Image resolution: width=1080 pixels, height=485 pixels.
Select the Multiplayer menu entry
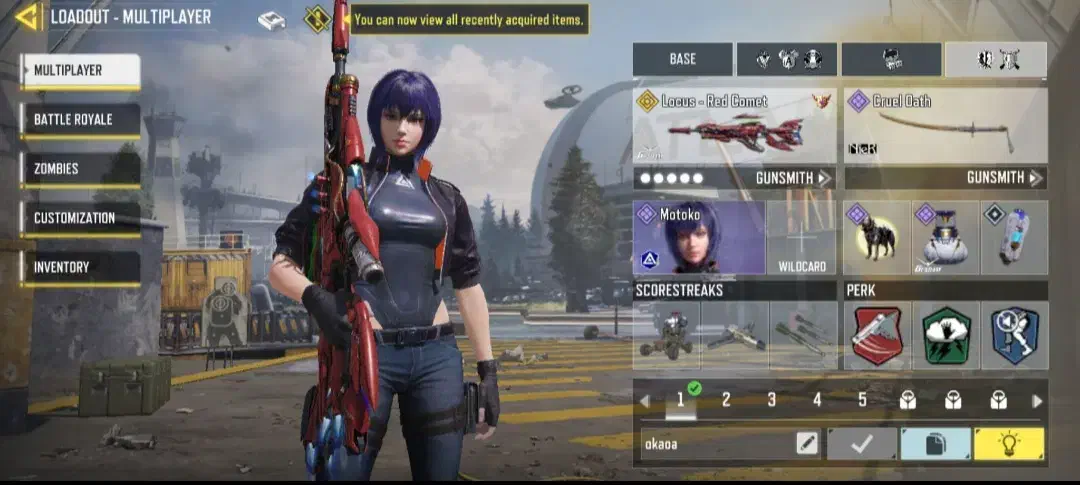point(81,71)
